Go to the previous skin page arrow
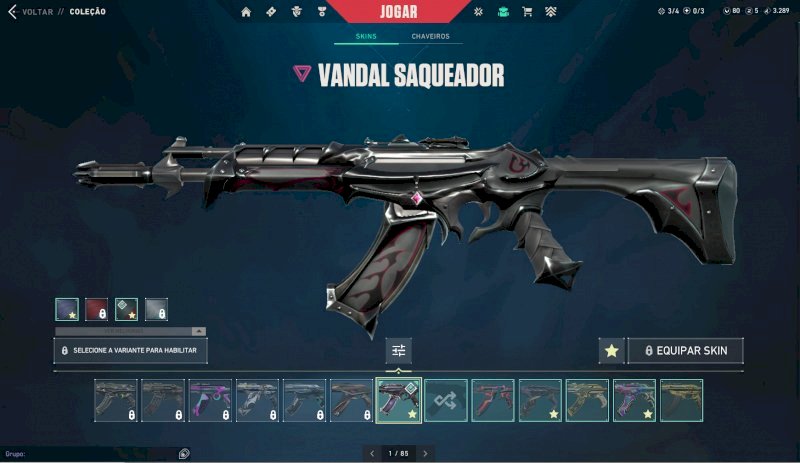The image size is (800, 463). (373, 453)
